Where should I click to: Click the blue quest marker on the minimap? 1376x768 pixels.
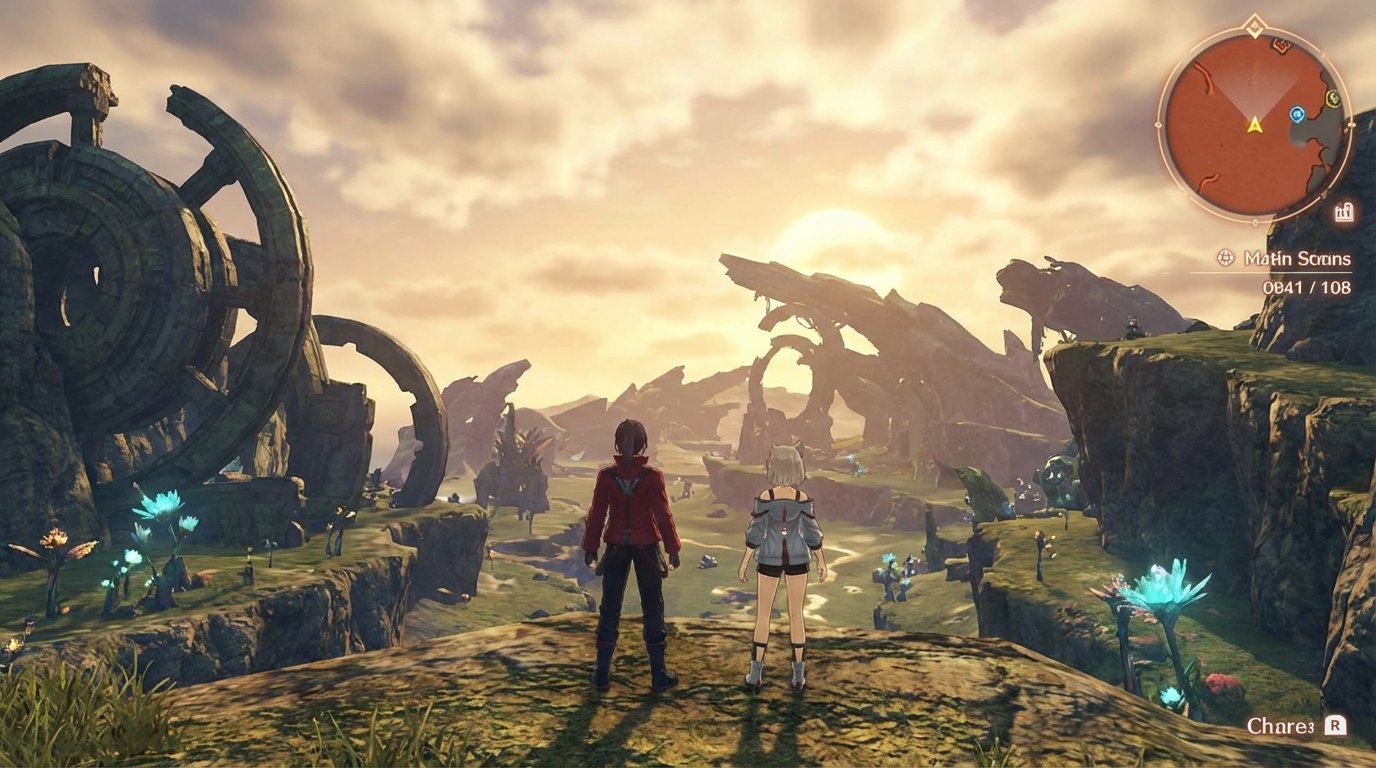click(1298, 114)
